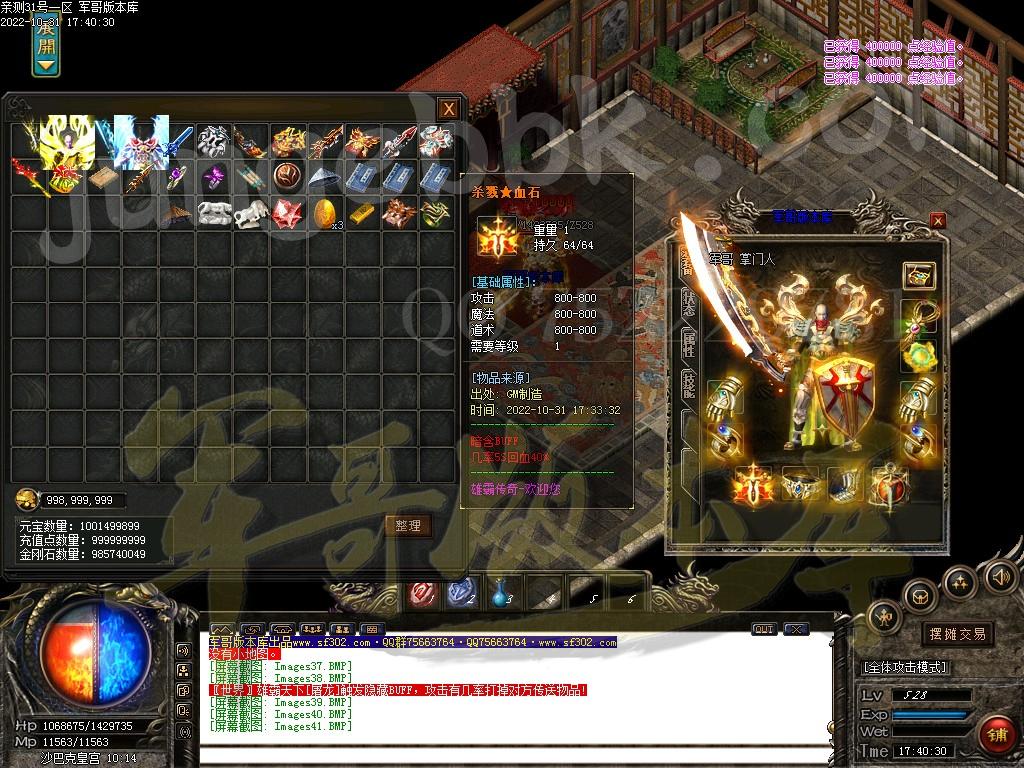Select the red crystal gem item
The width and height of the screenshot is (1024, 768).
coord(288,212)
